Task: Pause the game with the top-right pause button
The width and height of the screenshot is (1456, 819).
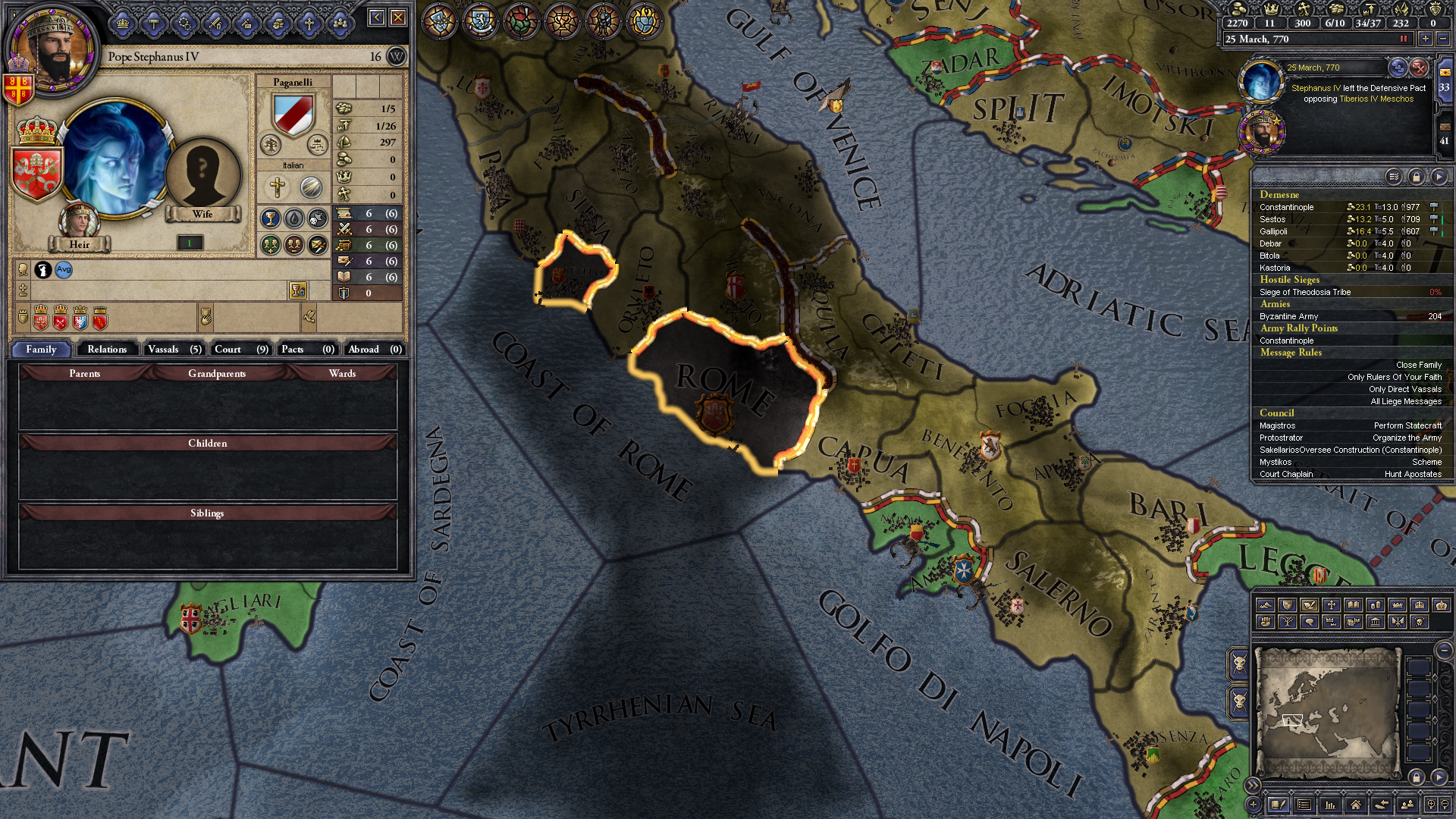Action: (x=1404, y=39)
